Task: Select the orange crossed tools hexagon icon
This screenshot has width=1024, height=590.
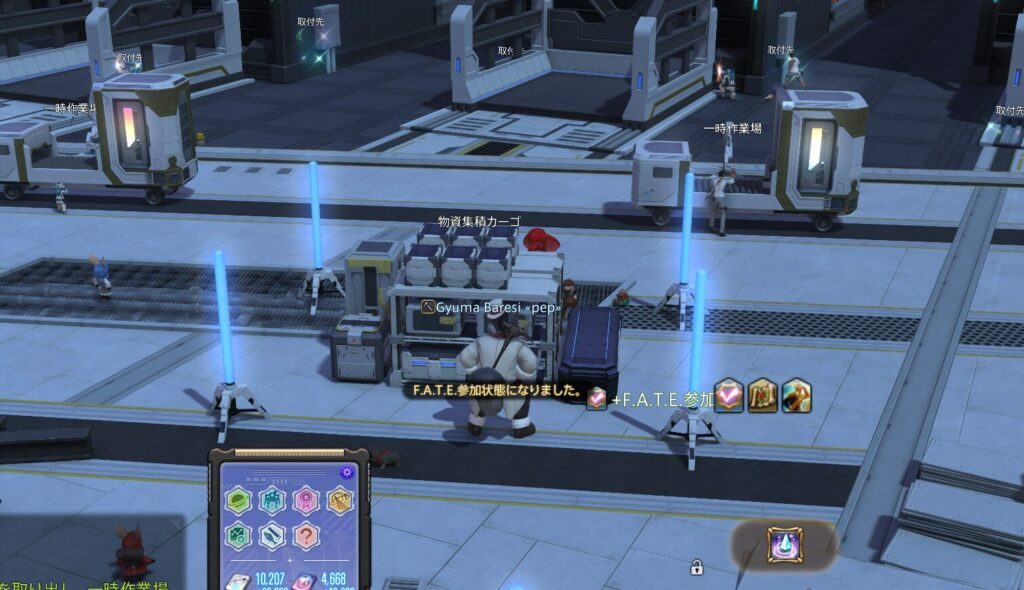Action: pyautogui.click(x=340, y=500)
